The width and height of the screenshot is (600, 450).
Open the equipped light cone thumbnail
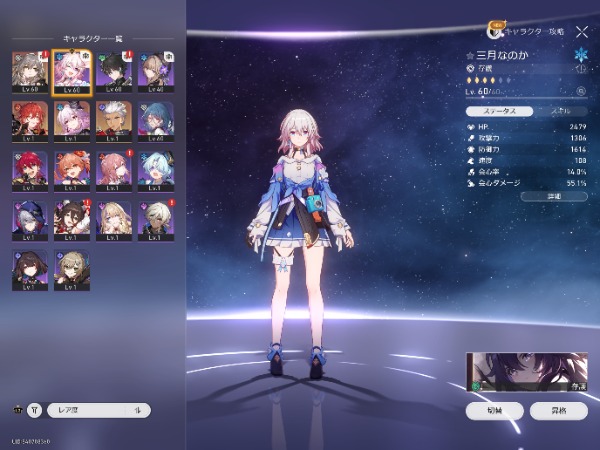[x=527, y=372]
